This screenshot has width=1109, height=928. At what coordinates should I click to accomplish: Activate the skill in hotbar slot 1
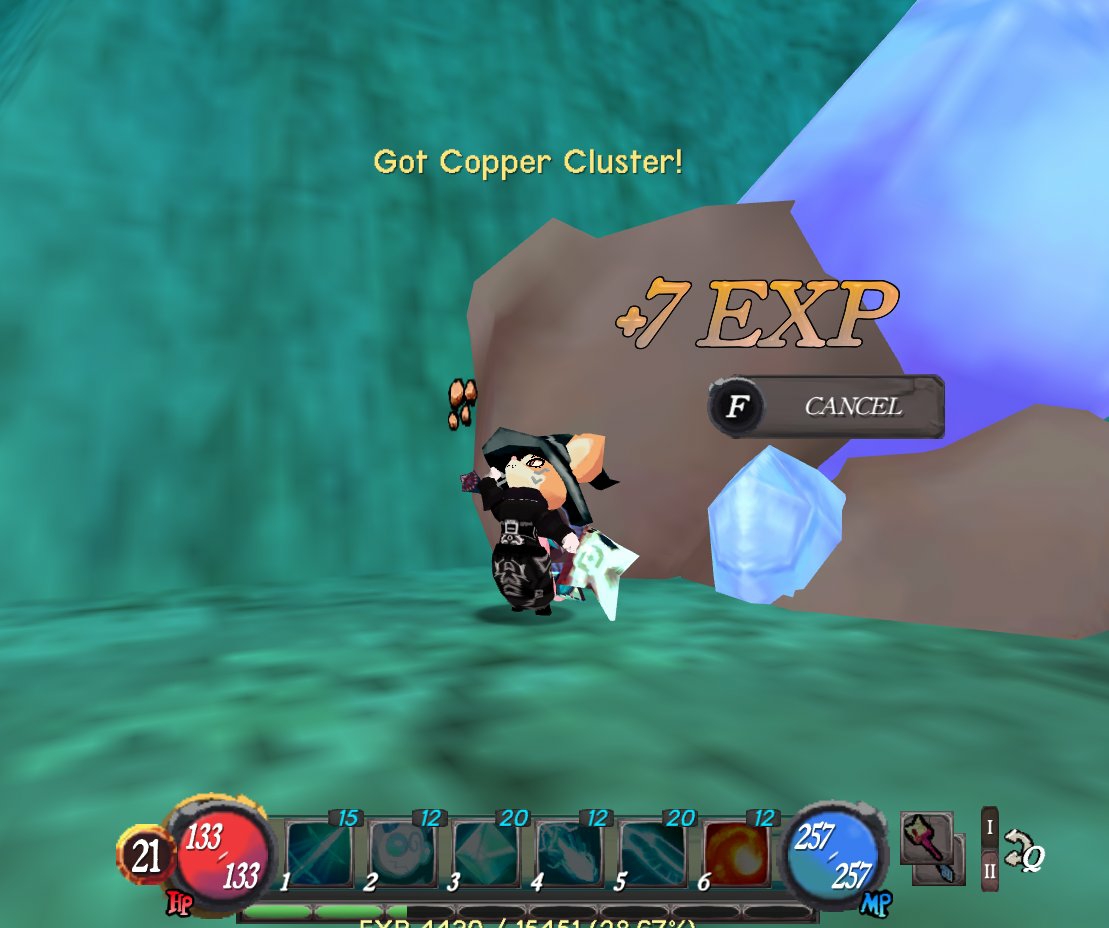tap(320, 852)
